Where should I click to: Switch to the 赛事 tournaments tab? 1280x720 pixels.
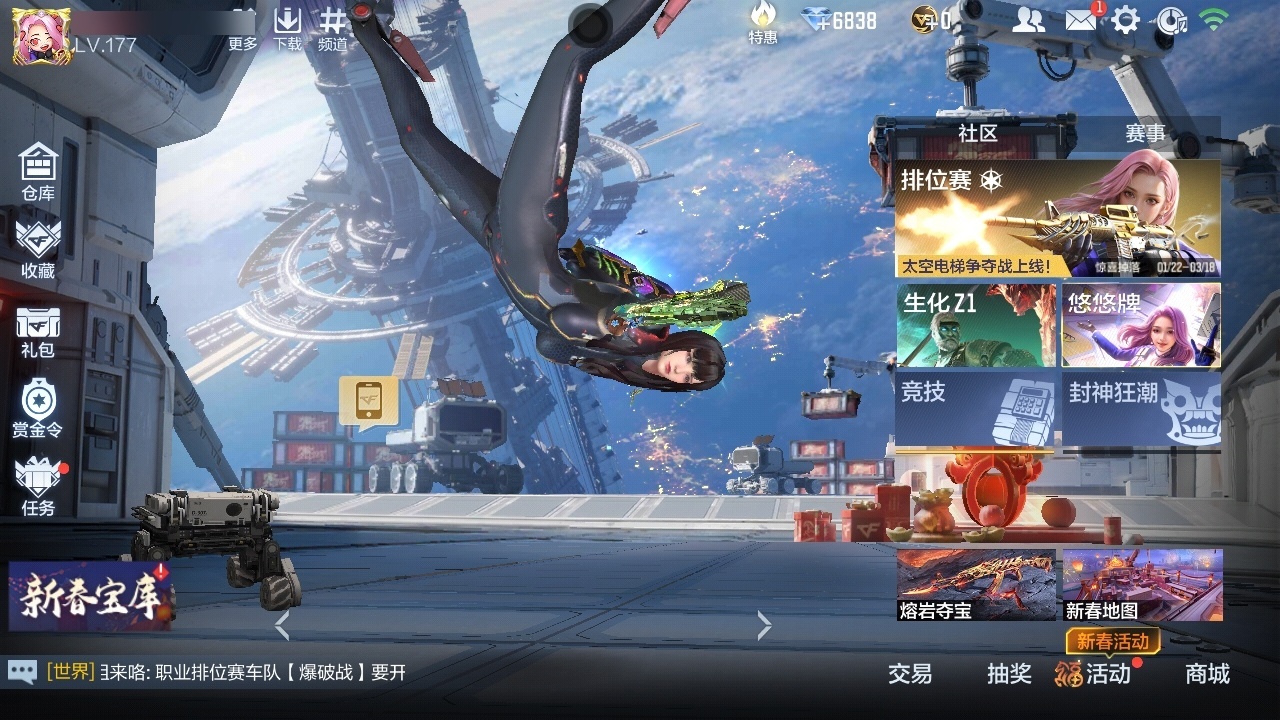coord(1145,133)
